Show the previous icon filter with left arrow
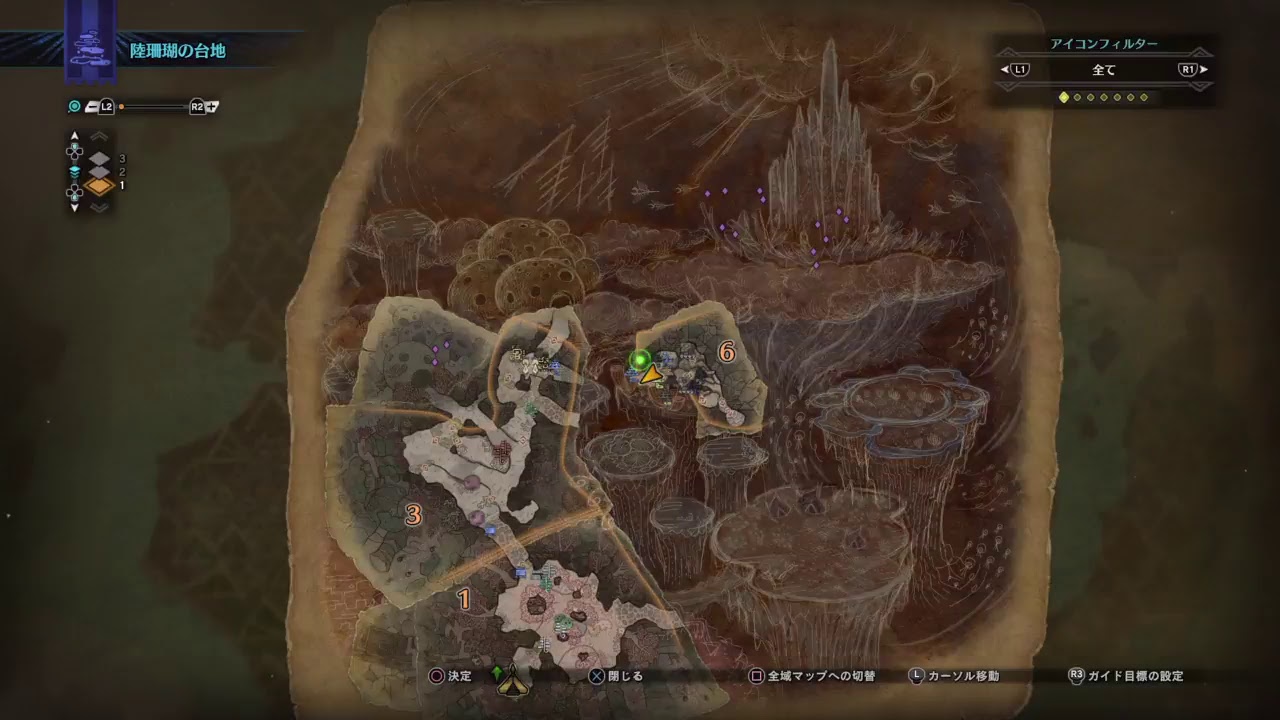The image size is (1280, 720). coord(1004,70)
